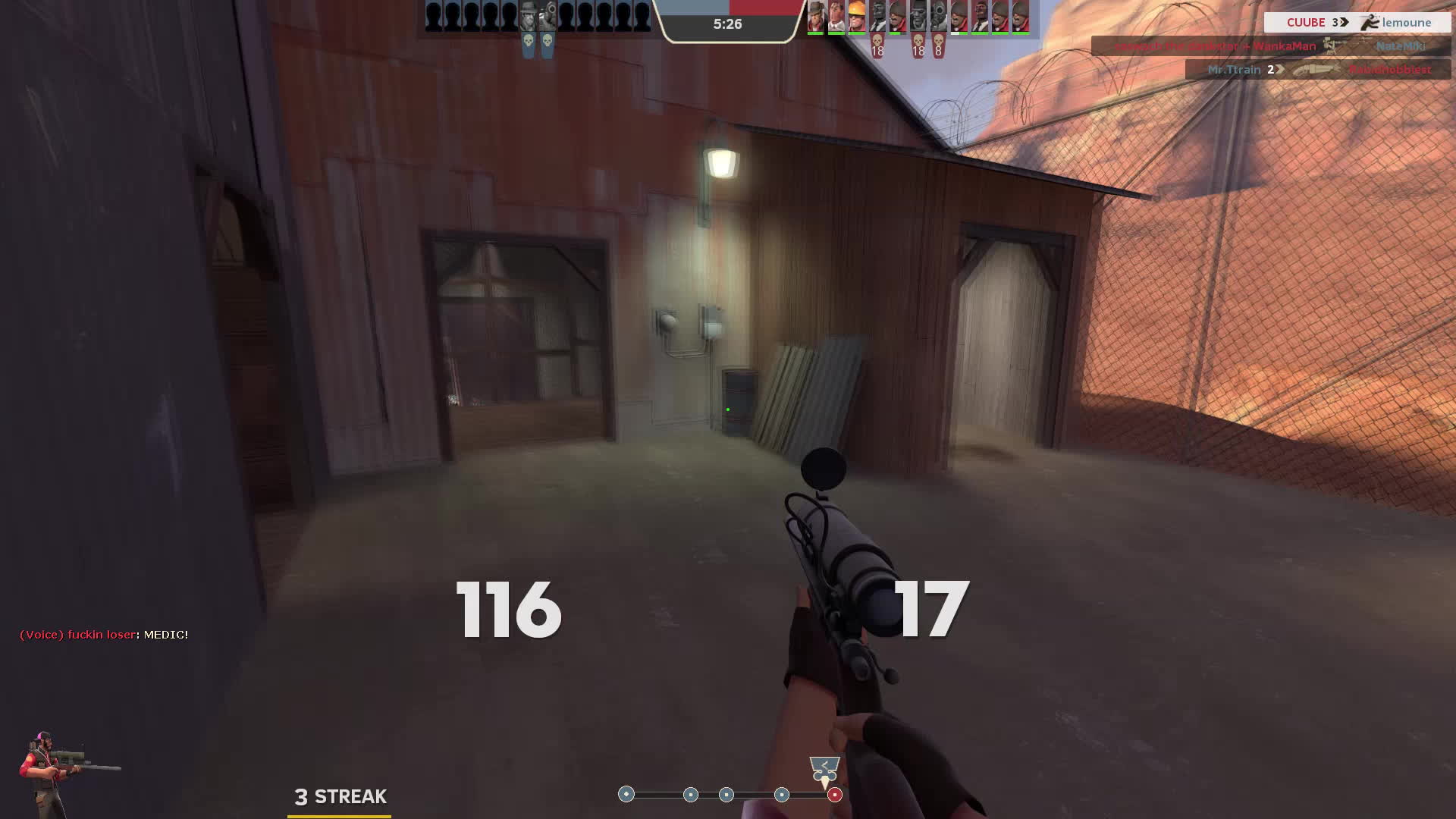
Task: Click the yellow streak progress bar under 3 STREAK
Action: [337, 816]
